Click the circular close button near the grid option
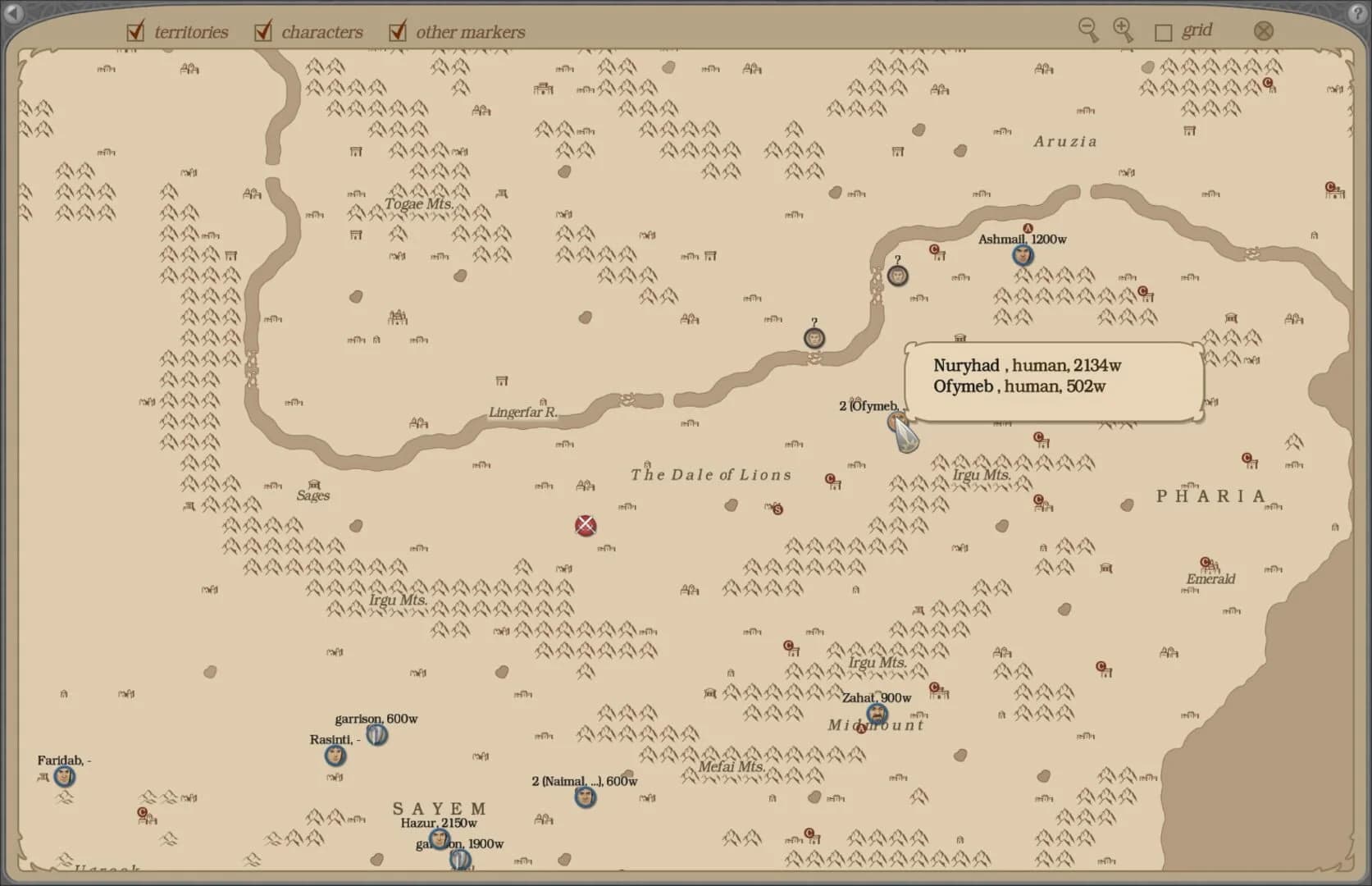1372x886 pixels. [x=1263, y=30]
